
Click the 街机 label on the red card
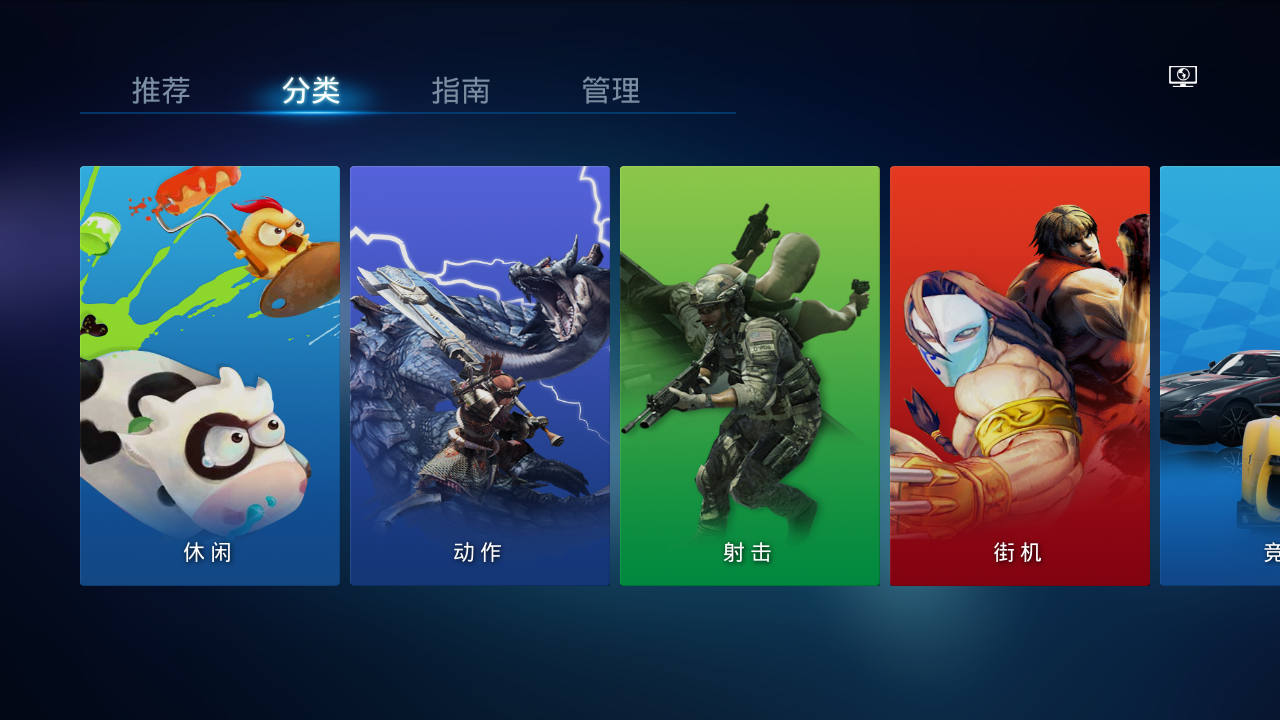(x=1018, y=552)
